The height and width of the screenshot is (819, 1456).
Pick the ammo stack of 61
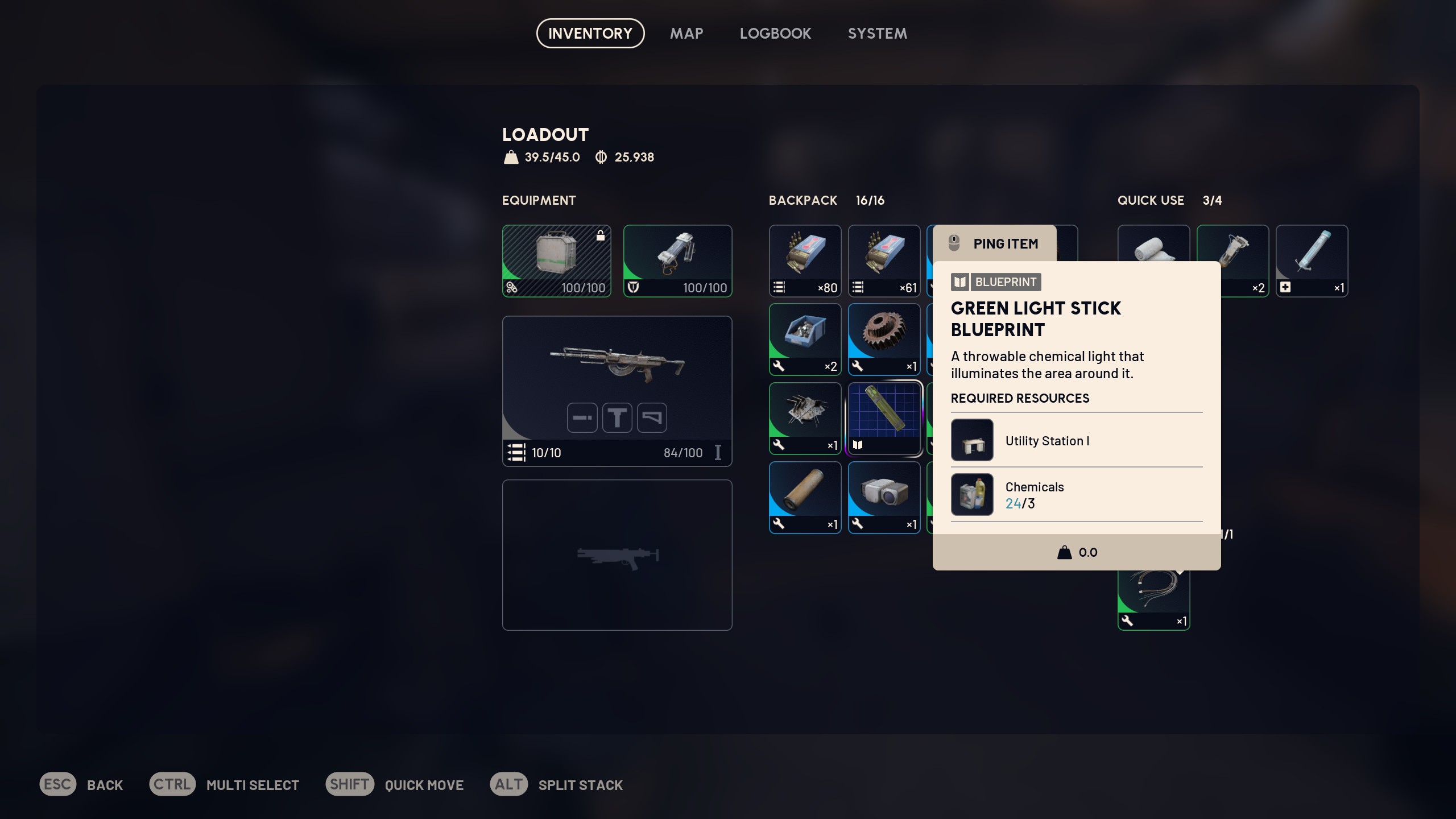pyautogui.click(x=884, y=260)
